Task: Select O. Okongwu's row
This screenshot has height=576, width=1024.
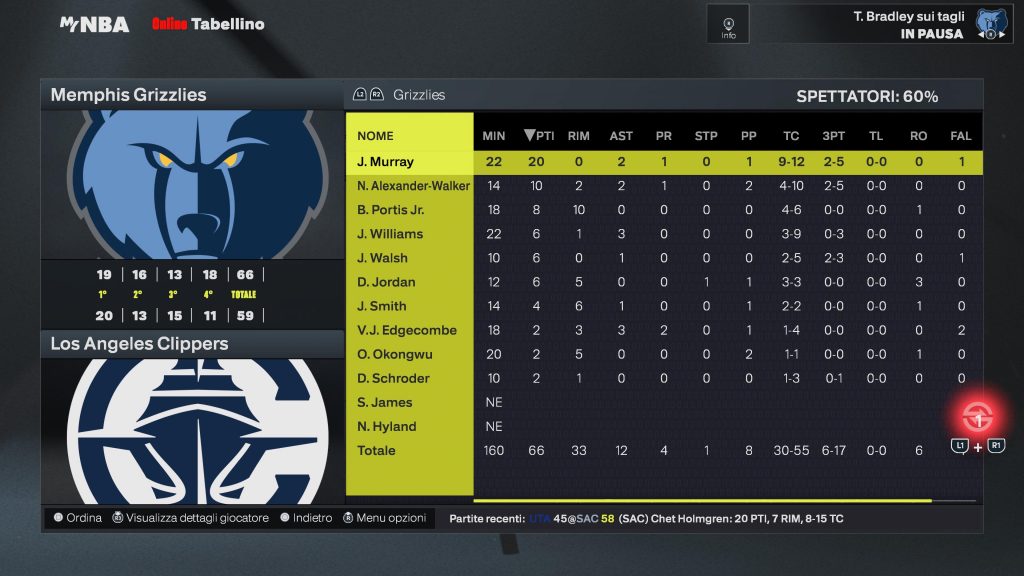Action: coord(393,354)
